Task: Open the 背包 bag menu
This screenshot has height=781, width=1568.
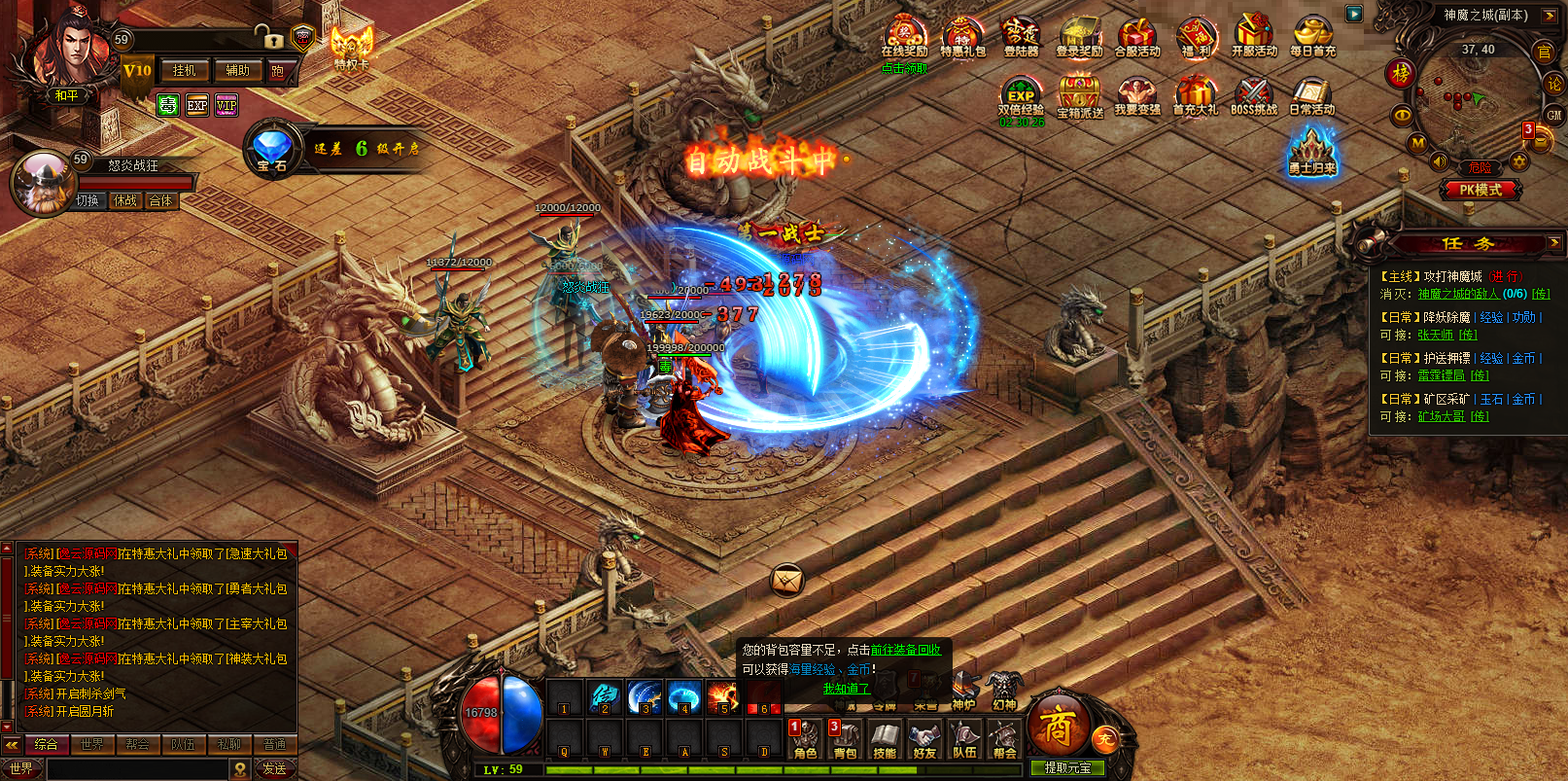Action: [x=846, y=741]
